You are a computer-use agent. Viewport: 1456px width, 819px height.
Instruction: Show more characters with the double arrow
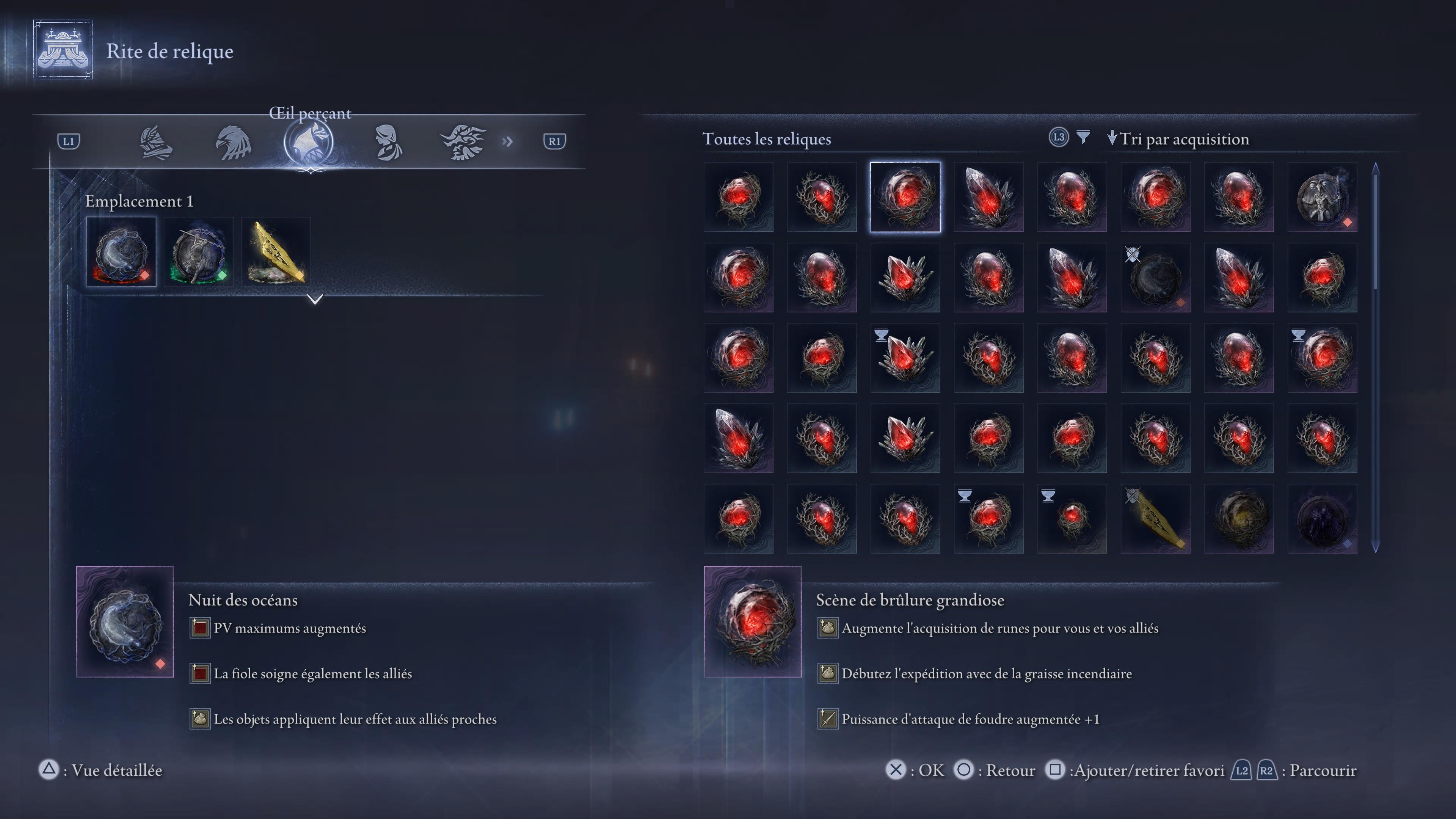tap(507, 141)
